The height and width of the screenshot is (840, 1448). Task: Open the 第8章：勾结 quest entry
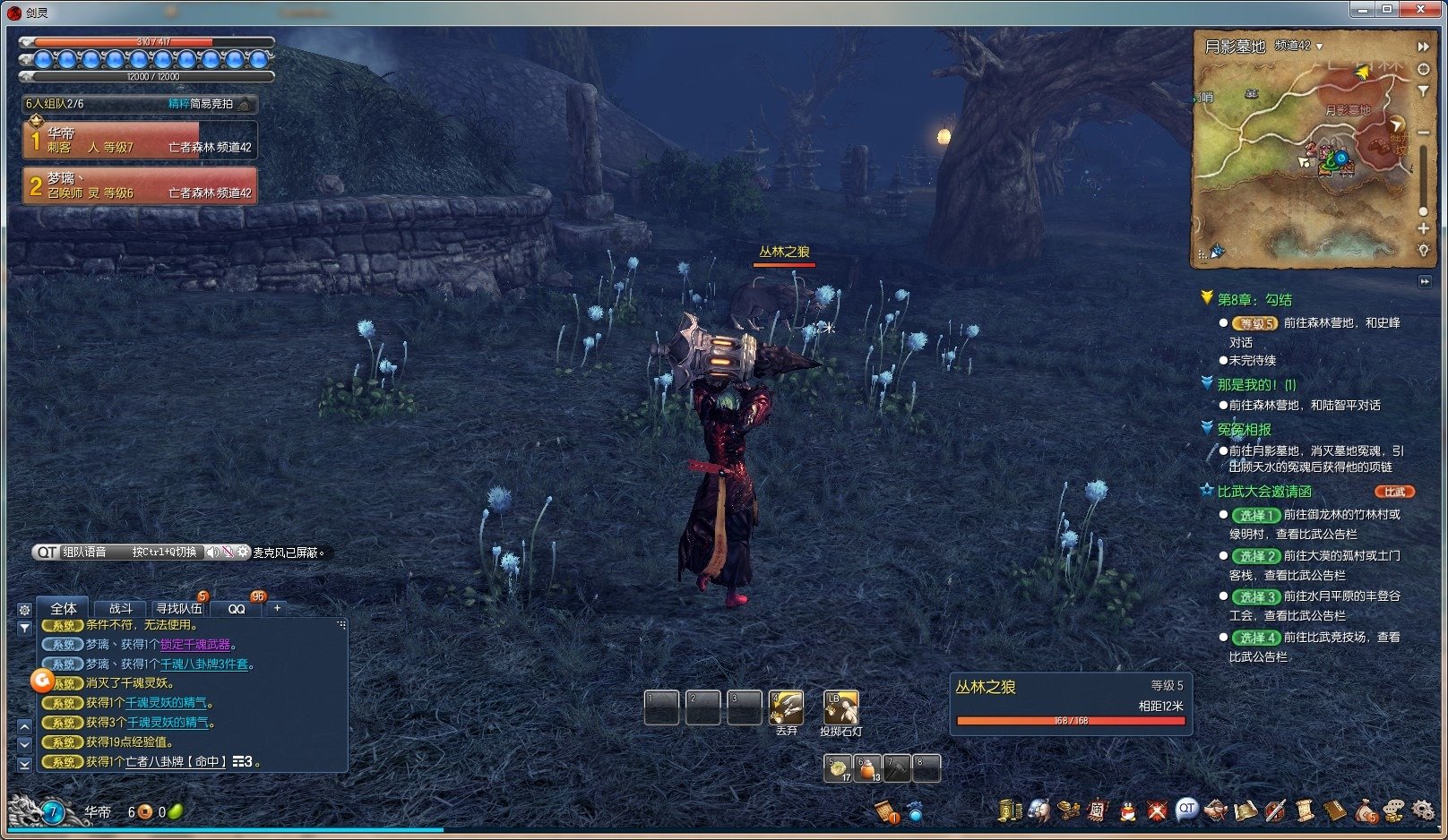click(1254, 300)
